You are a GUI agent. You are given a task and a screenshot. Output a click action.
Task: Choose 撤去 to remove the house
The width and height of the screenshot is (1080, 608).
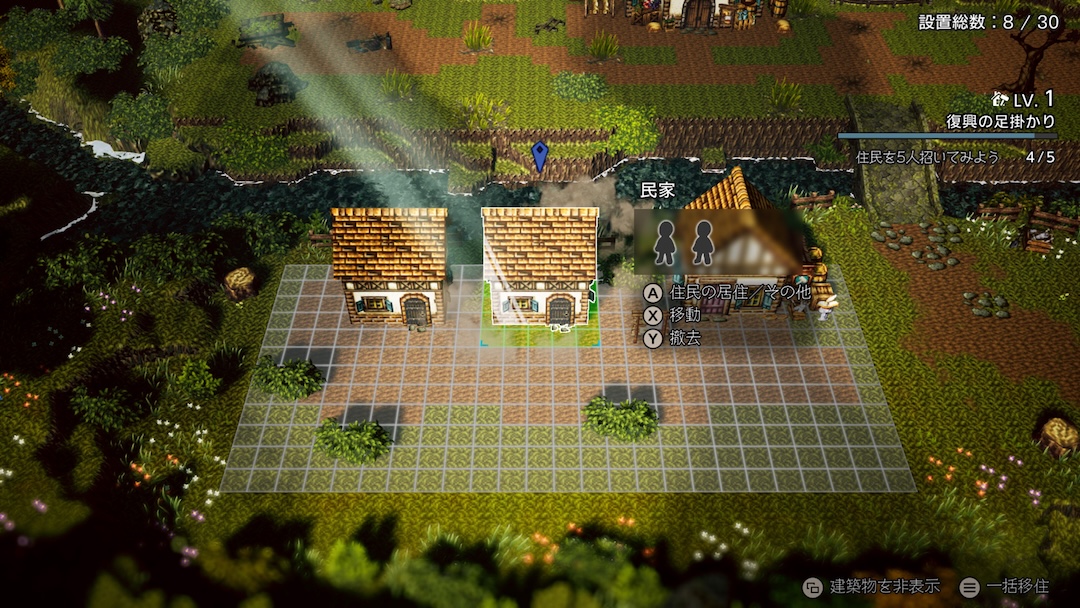pos(685,338)
